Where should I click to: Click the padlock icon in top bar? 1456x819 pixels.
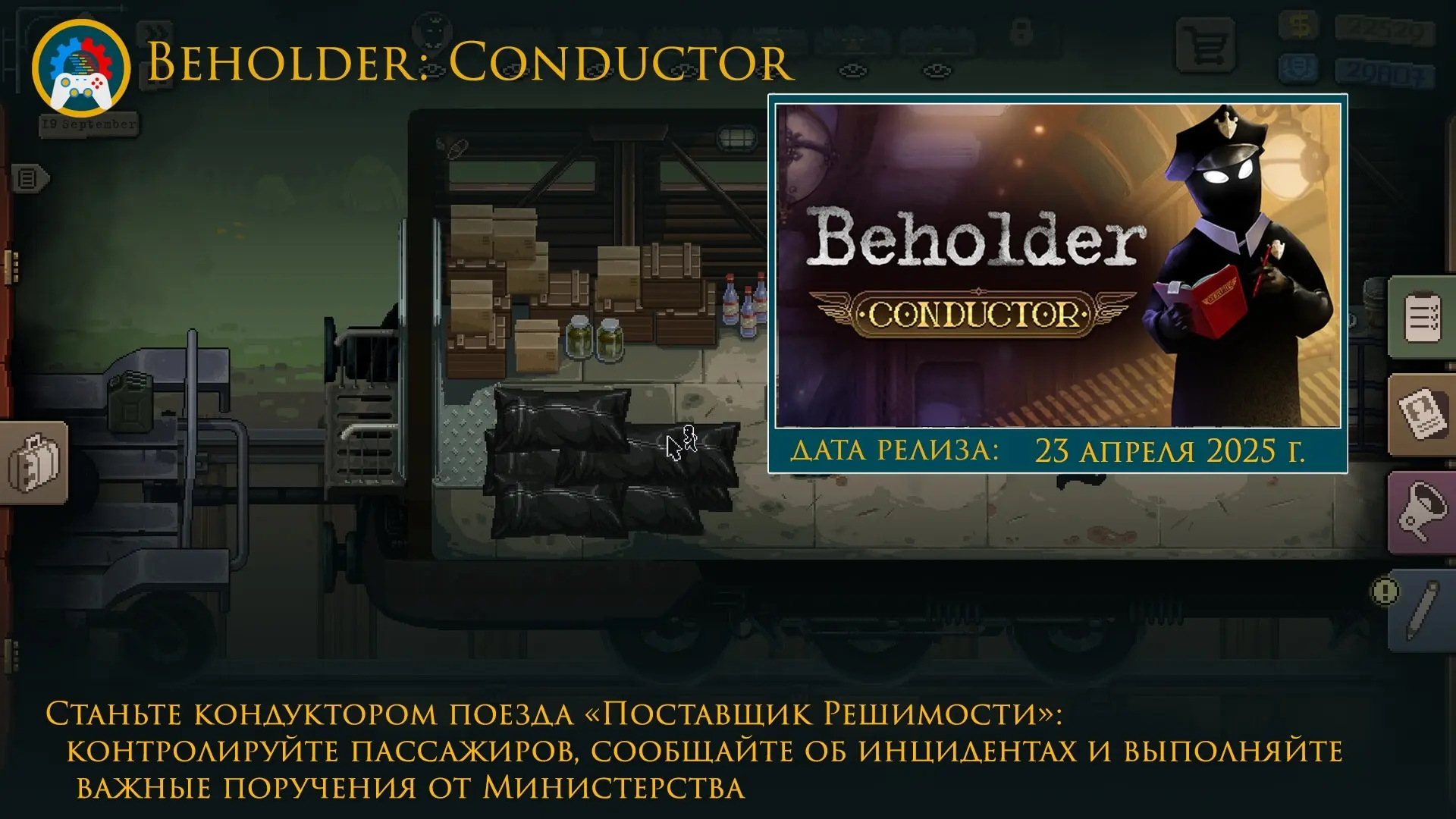[1021, 33]
